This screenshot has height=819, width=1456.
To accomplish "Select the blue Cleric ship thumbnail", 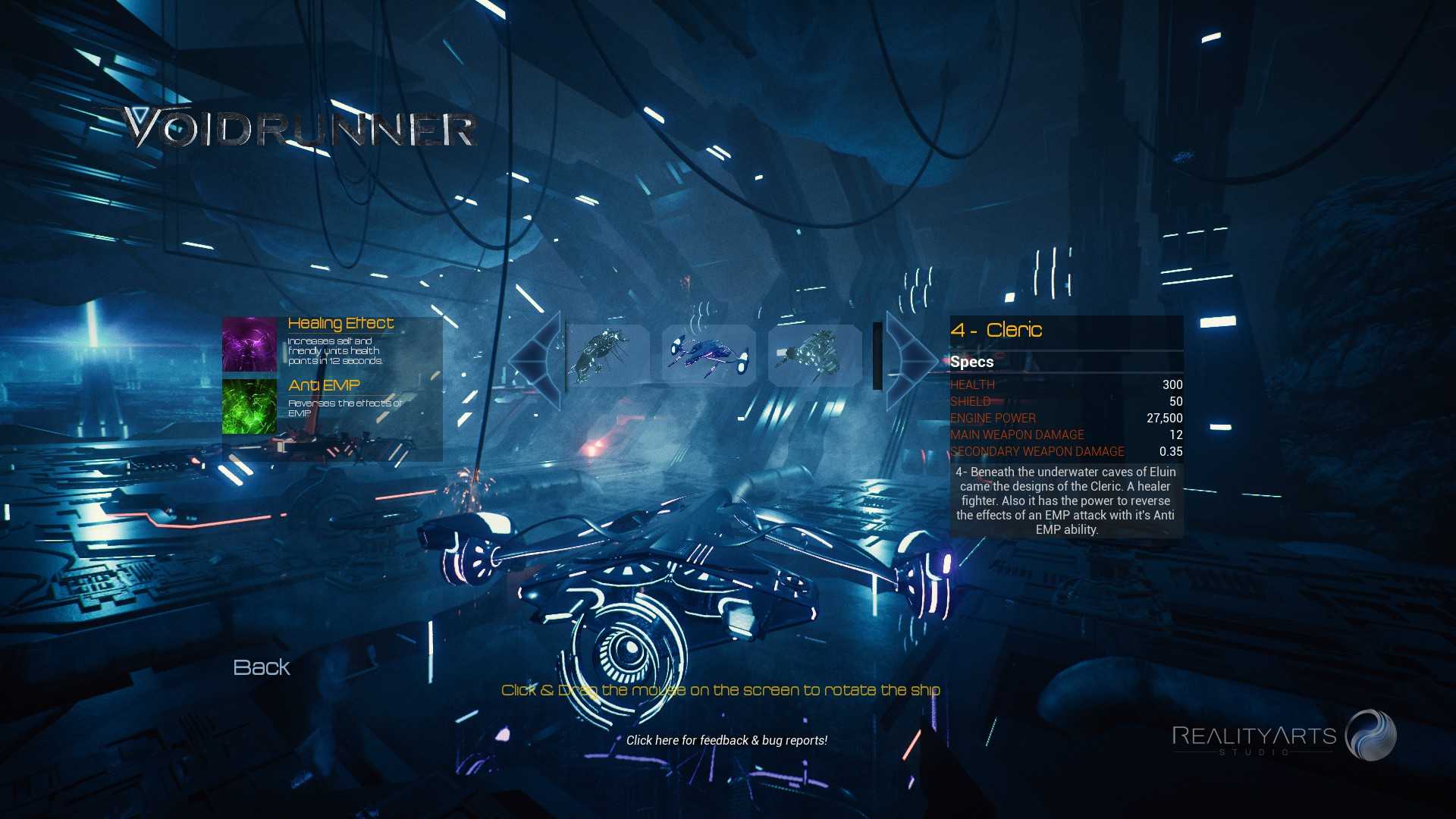I will click(709, 356).
